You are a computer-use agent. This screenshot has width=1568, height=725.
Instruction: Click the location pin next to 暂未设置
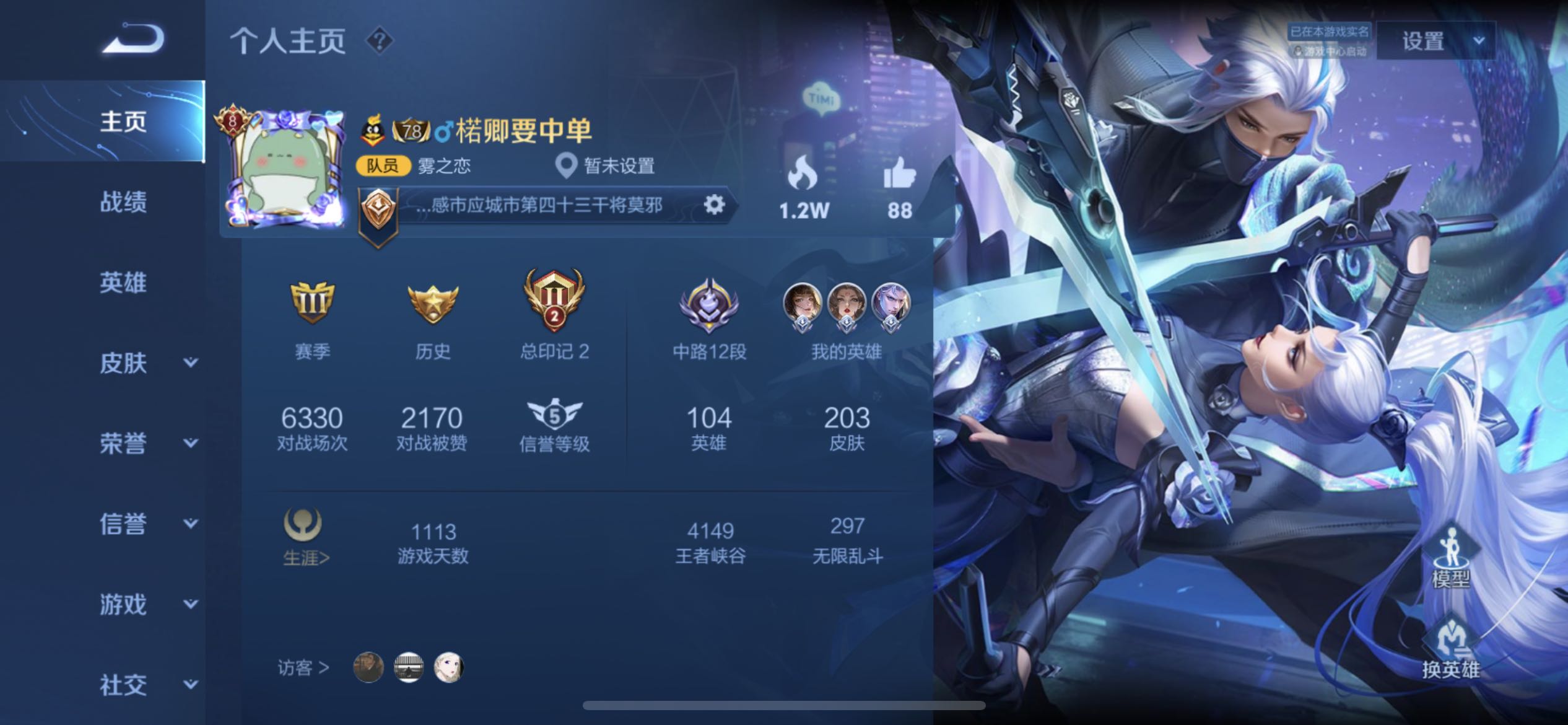click(567, 165)
